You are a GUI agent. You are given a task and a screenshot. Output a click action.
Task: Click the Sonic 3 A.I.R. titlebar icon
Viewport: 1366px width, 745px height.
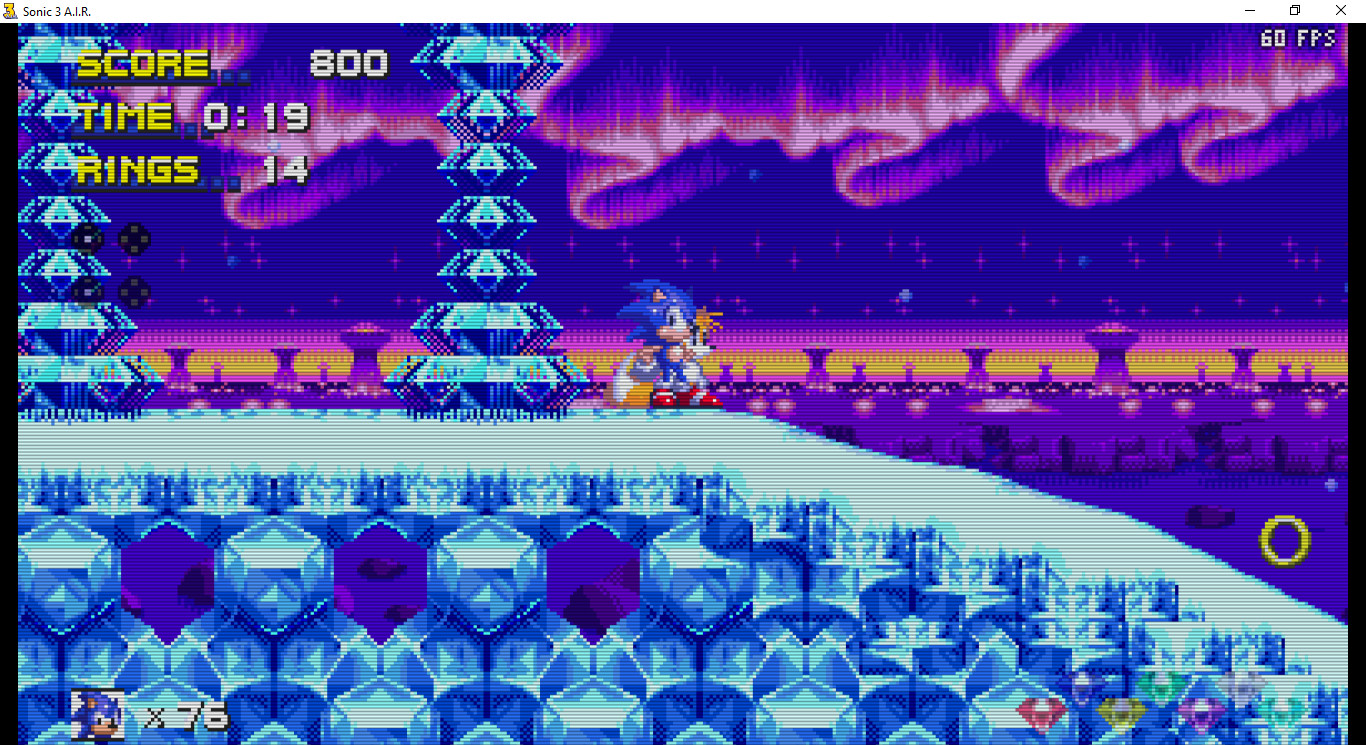coord(10,10)
